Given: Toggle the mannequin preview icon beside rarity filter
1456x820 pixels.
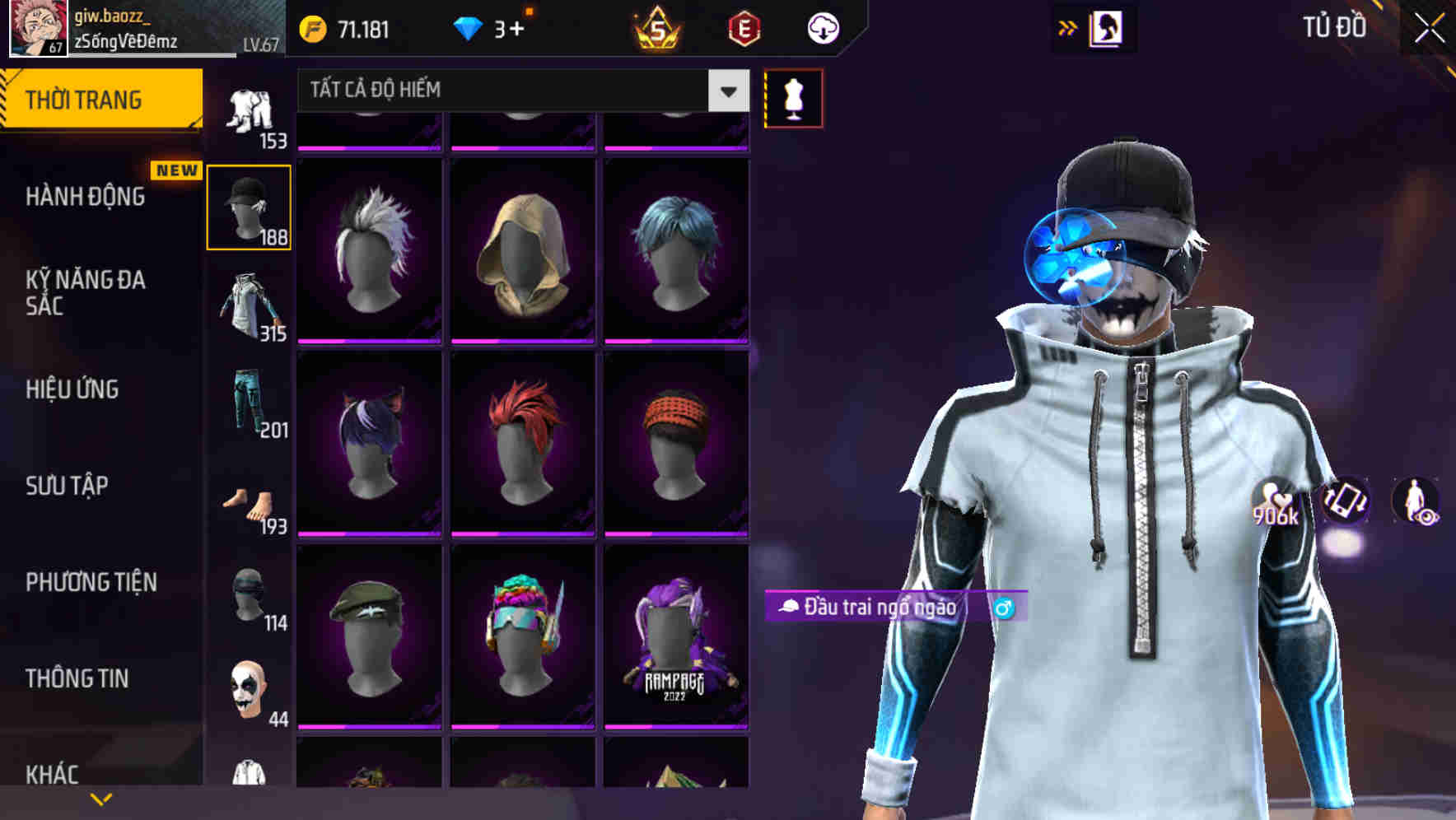Looking at the screenshot, I should point(793,97).
